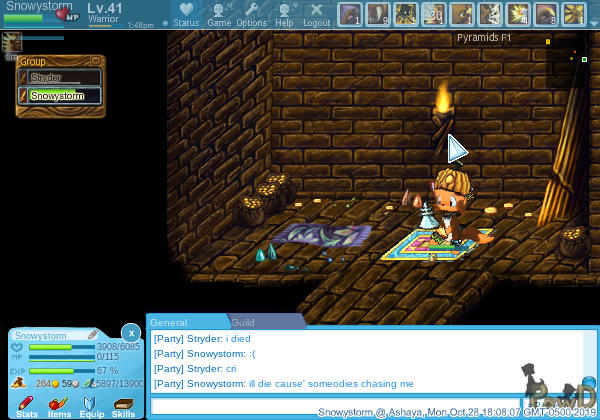
Task: Open the Status menu
Action: [185, 13]
